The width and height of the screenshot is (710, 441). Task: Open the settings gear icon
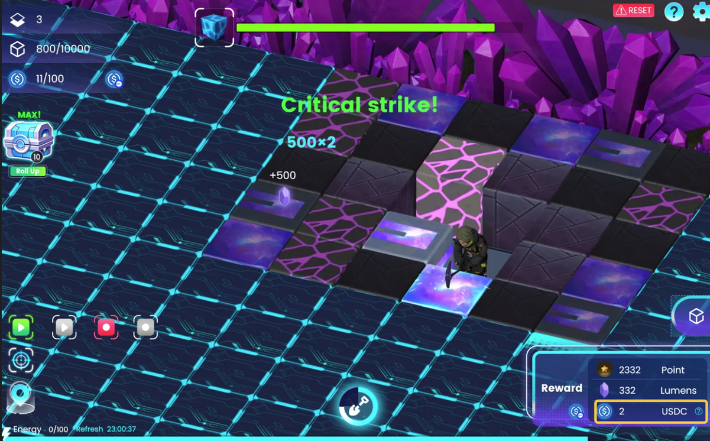pos(699,11)
